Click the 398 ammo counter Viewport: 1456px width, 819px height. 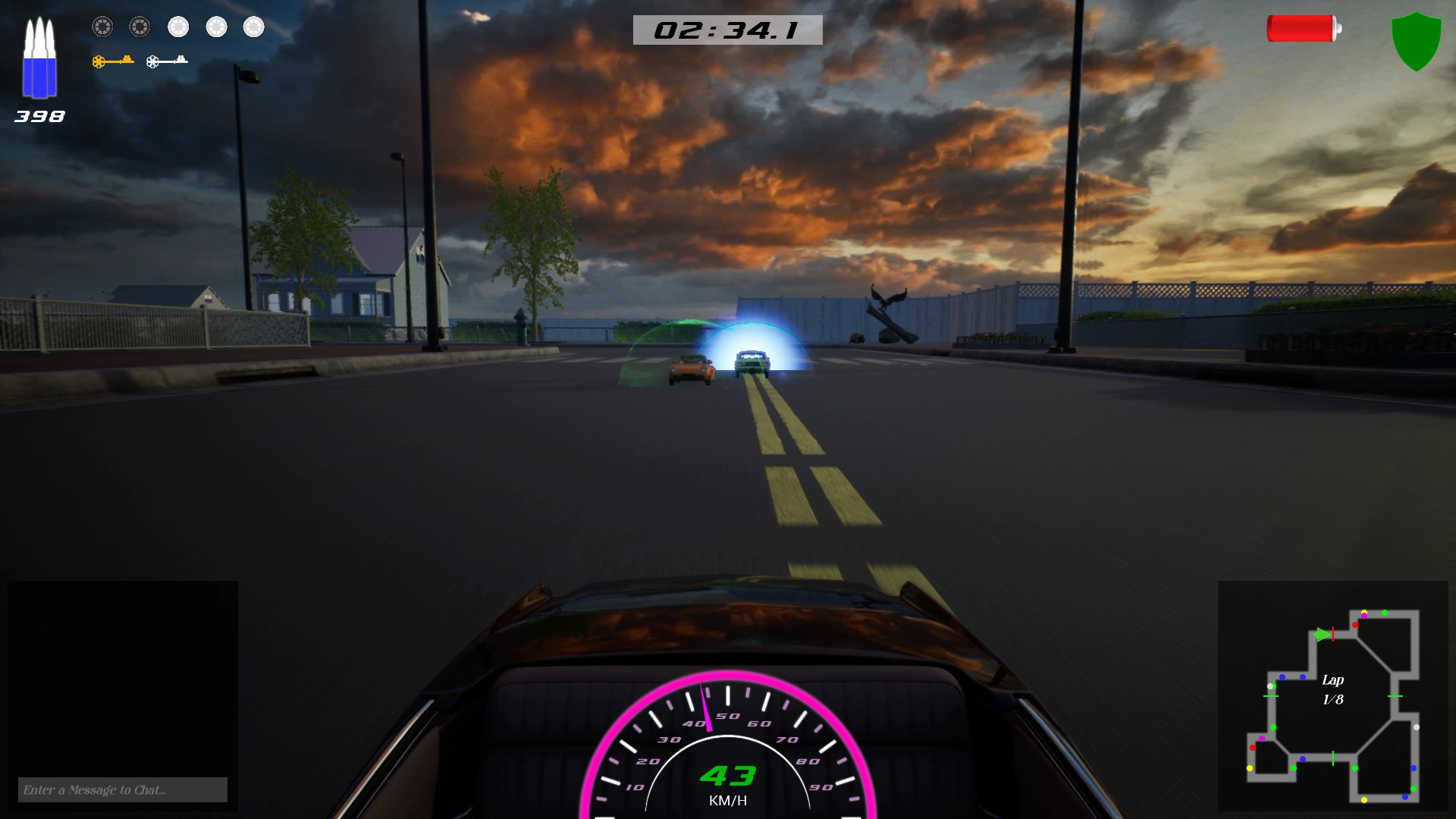[38, 116]
